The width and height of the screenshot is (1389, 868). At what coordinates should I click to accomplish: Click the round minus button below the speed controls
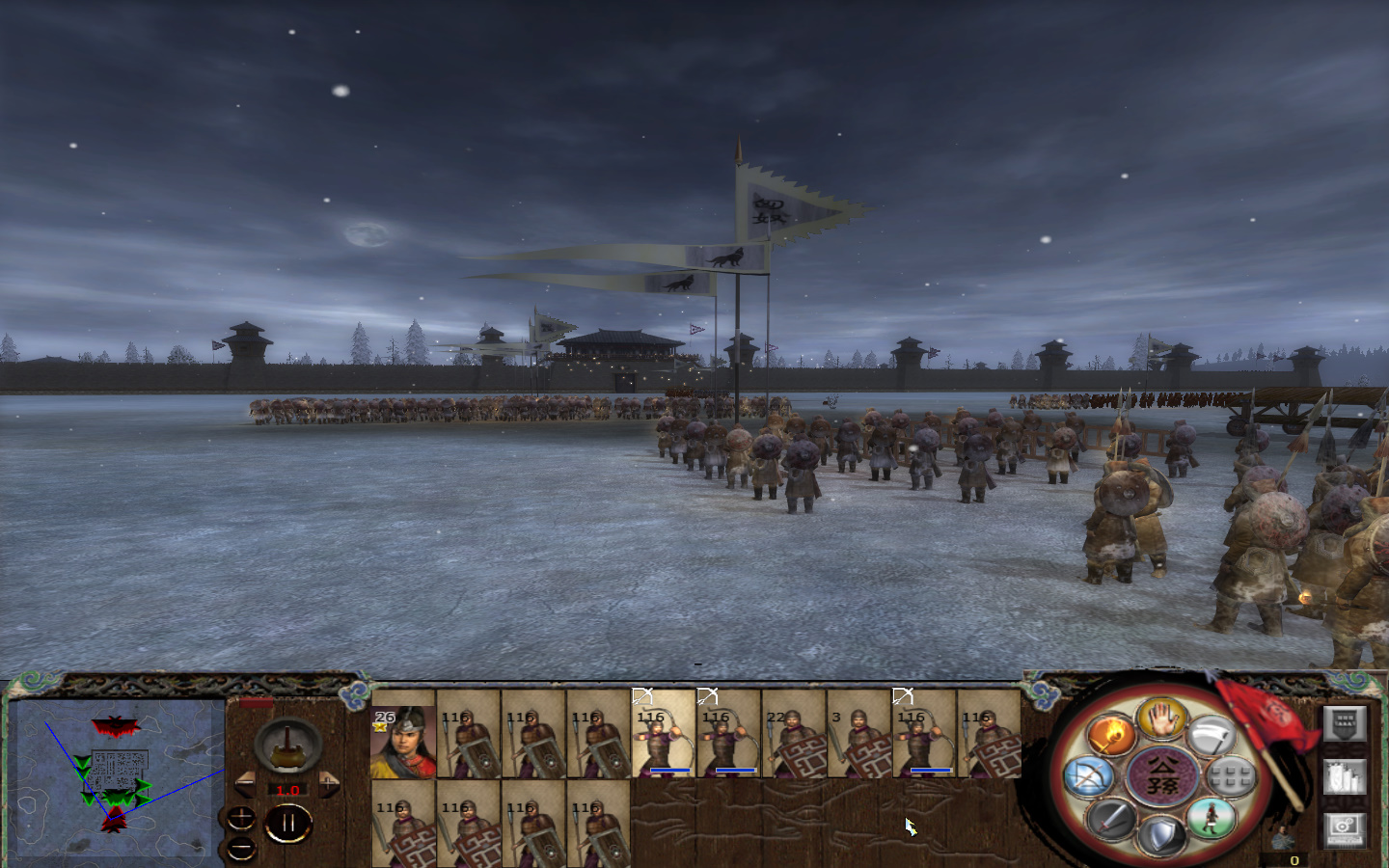(241, 848)
